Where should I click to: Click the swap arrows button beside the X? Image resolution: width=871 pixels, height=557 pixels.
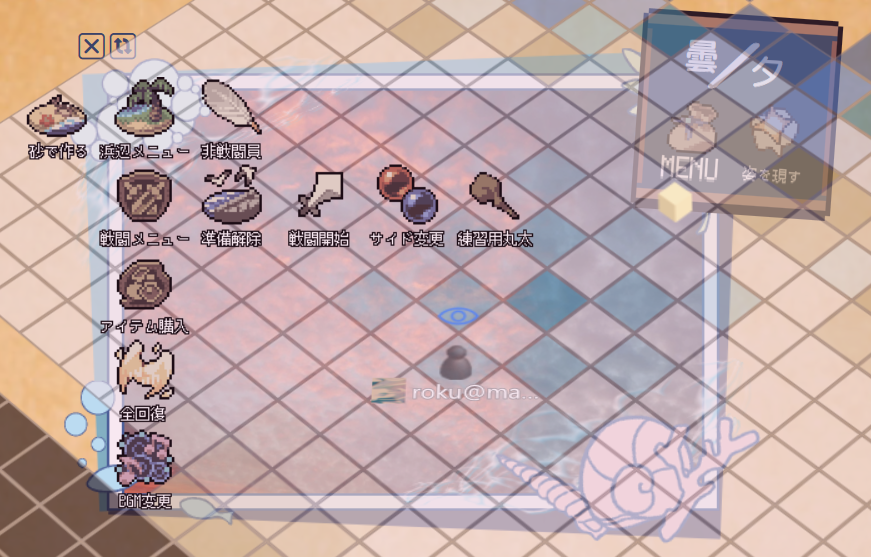(x=122, y=45)
